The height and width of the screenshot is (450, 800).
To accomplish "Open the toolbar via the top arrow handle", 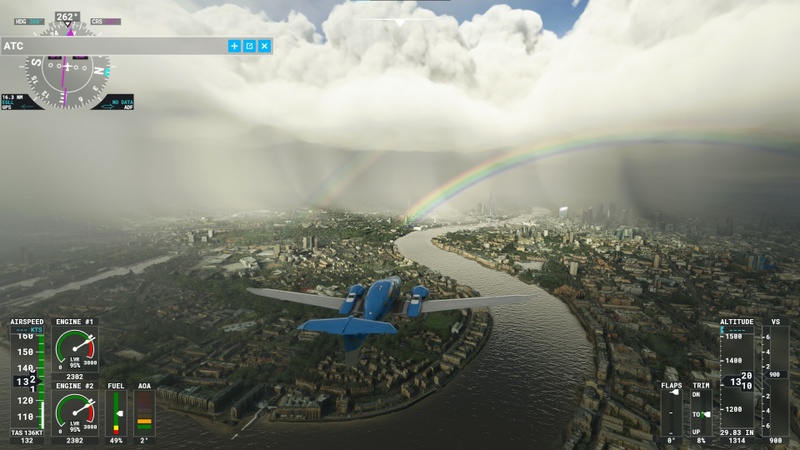I will coord(400,21).
